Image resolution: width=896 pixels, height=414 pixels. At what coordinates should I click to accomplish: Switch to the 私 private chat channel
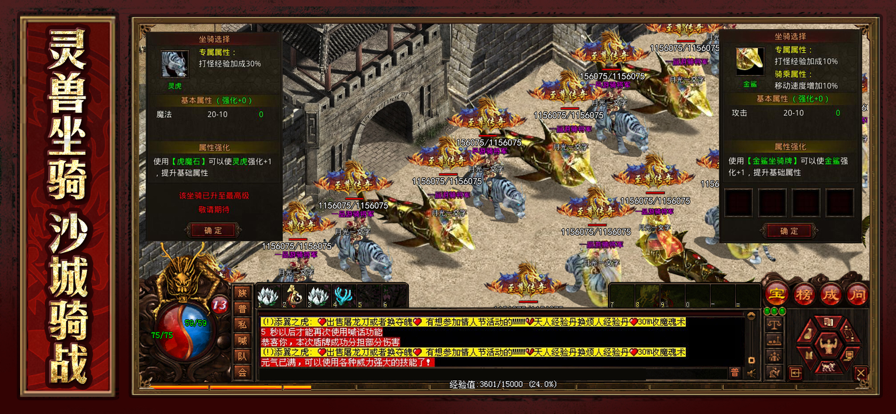(x=242, y=324)
